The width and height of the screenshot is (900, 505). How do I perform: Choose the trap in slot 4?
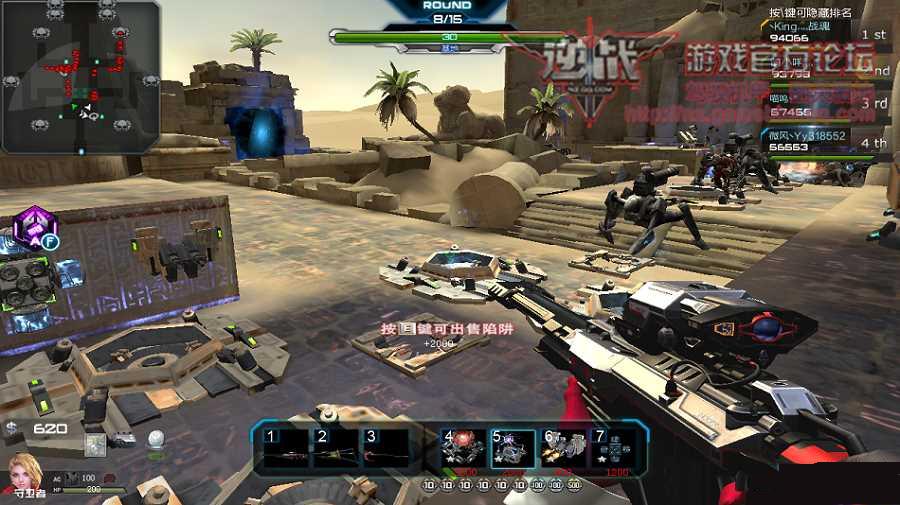coord(463,450)
